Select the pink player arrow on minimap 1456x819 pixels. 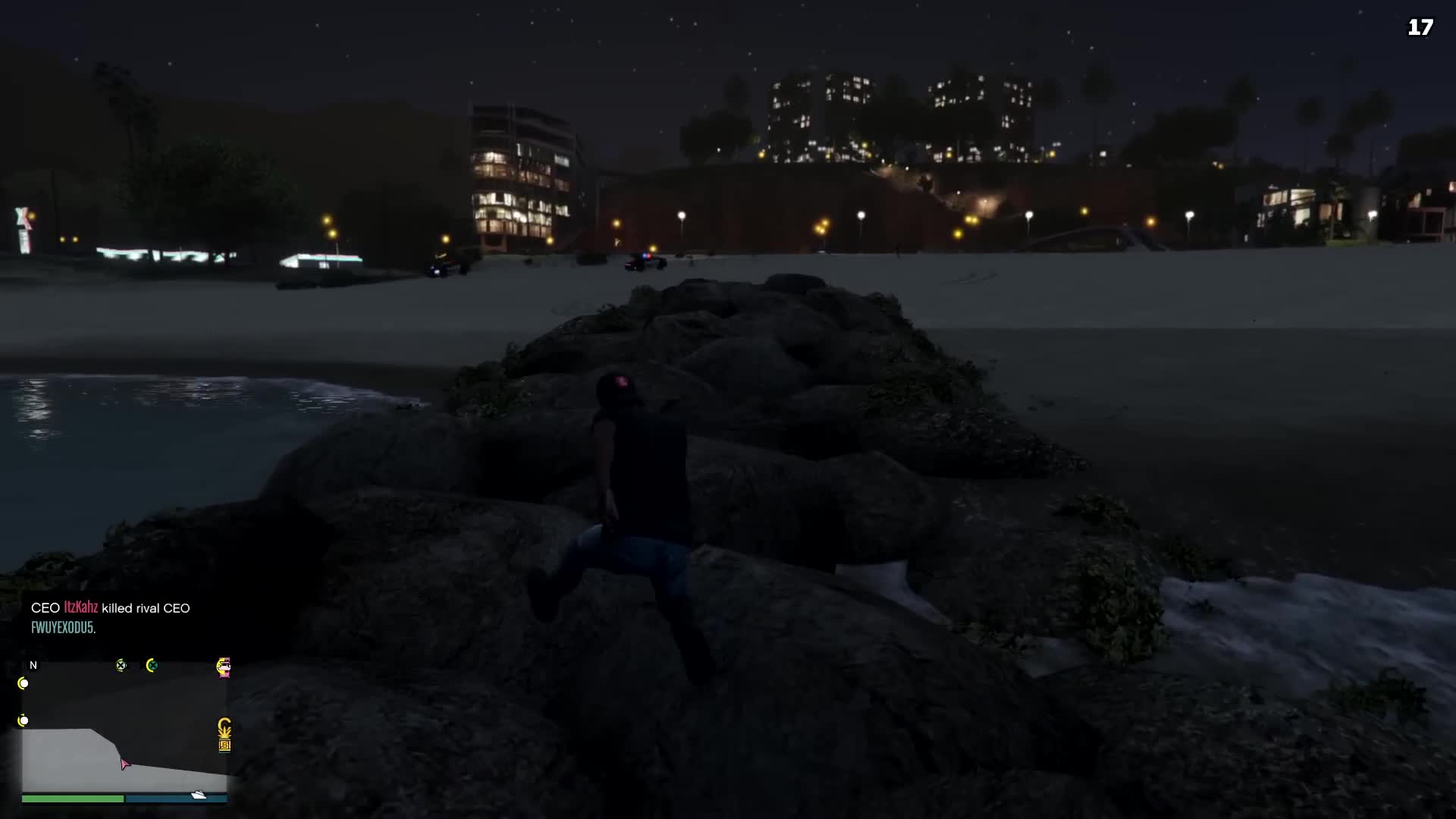125,764
